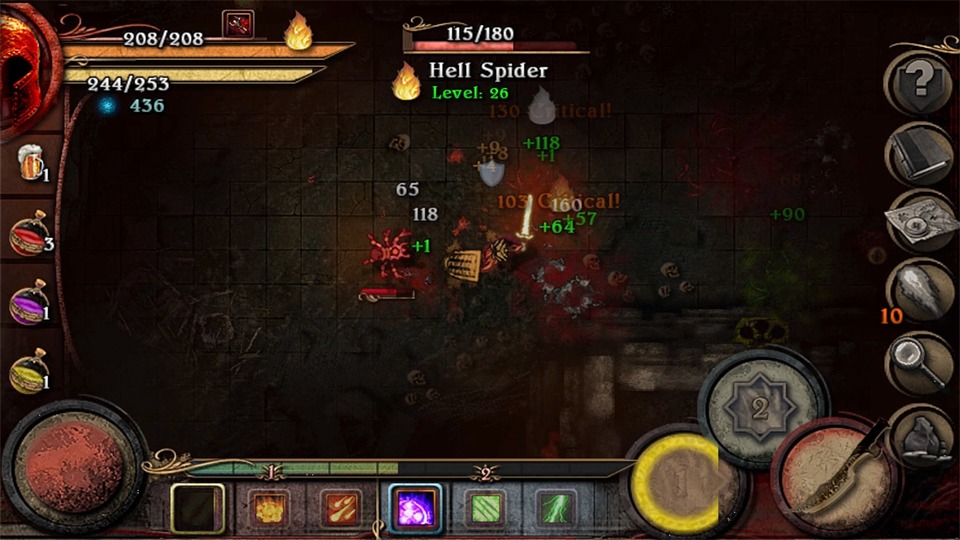Open the journal book icon

point(916,152)
